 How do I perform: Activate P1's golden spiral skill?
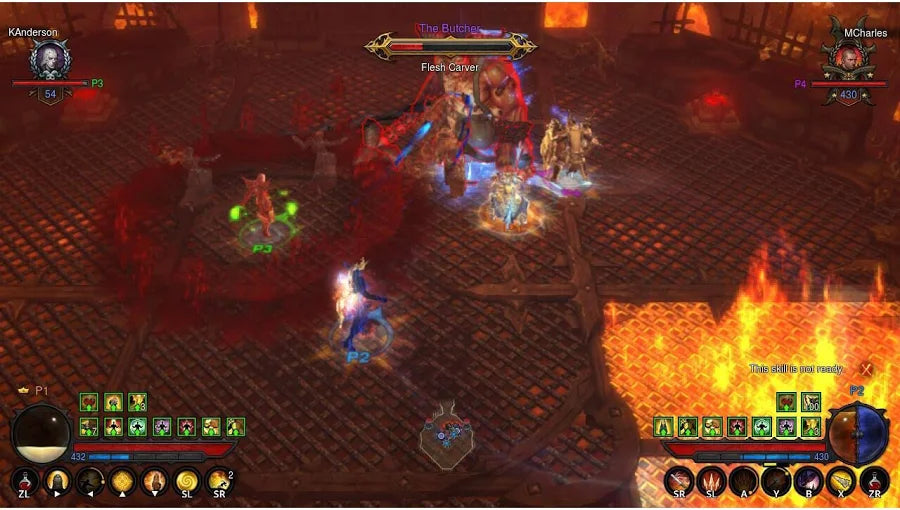[x=187, y=481]
